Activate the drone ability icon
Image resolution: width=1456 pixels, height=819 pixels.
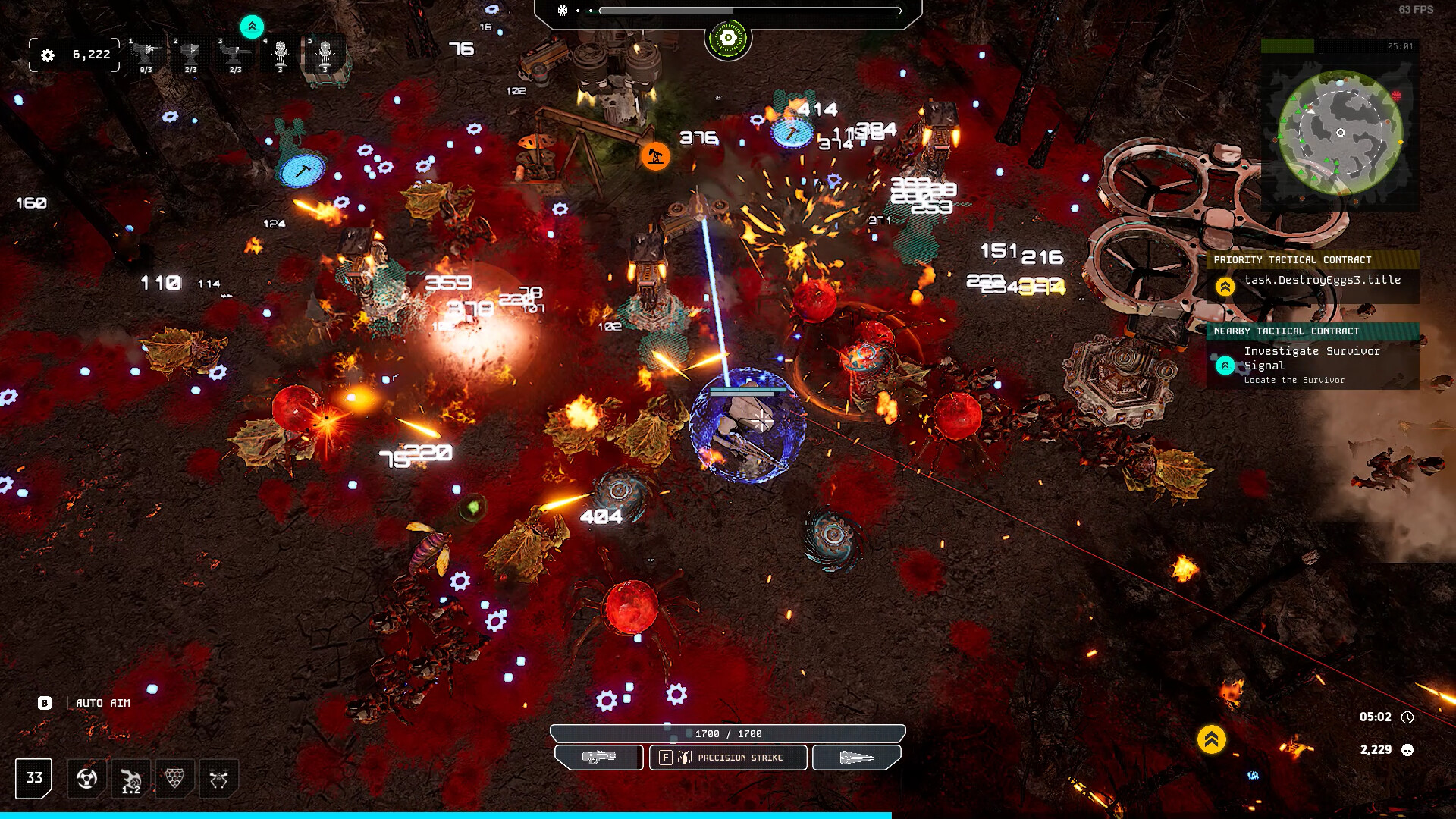219,778
